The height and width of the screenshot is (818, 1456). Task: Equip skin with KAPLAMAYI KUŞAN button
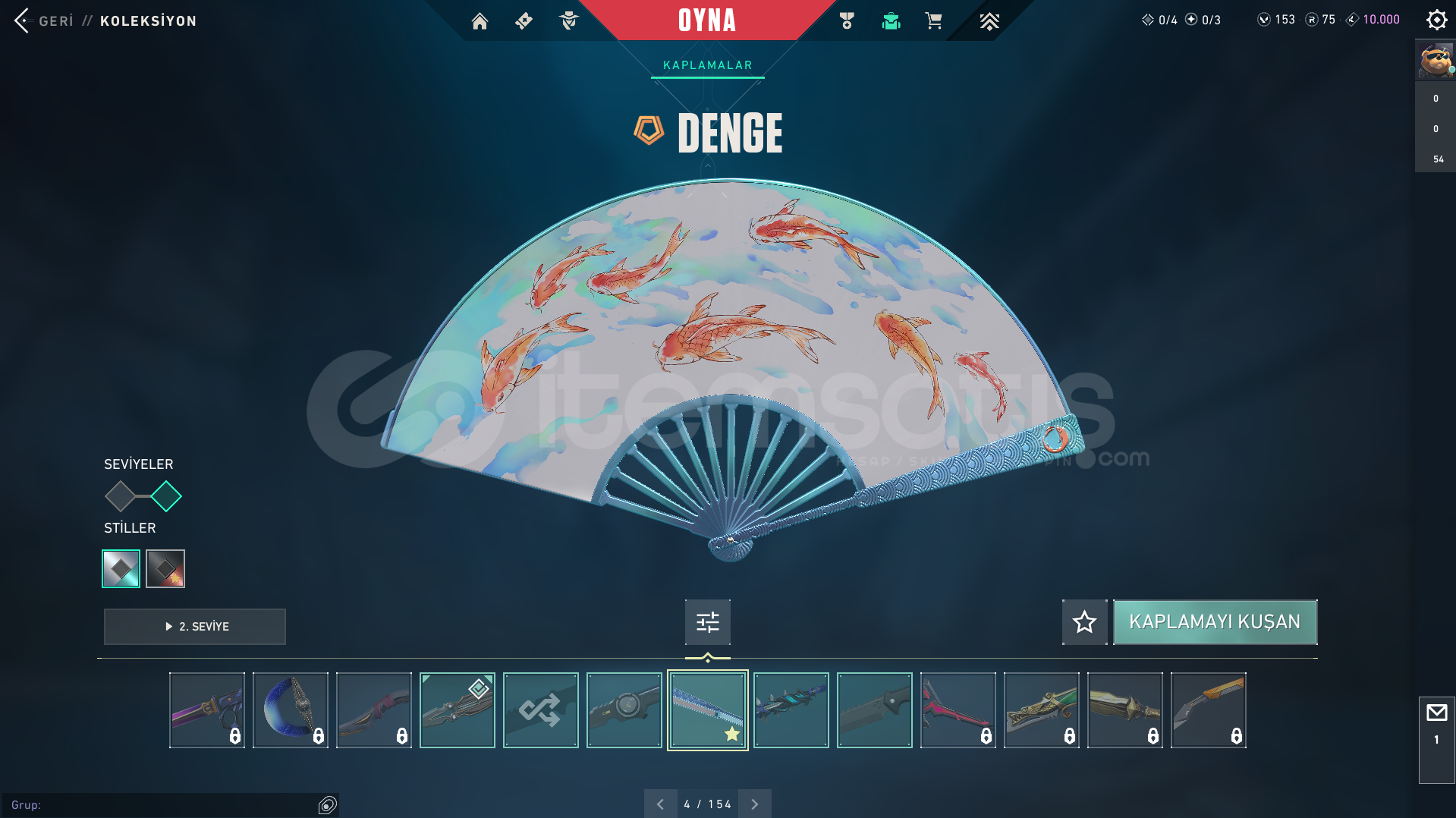coord(1215,622)
